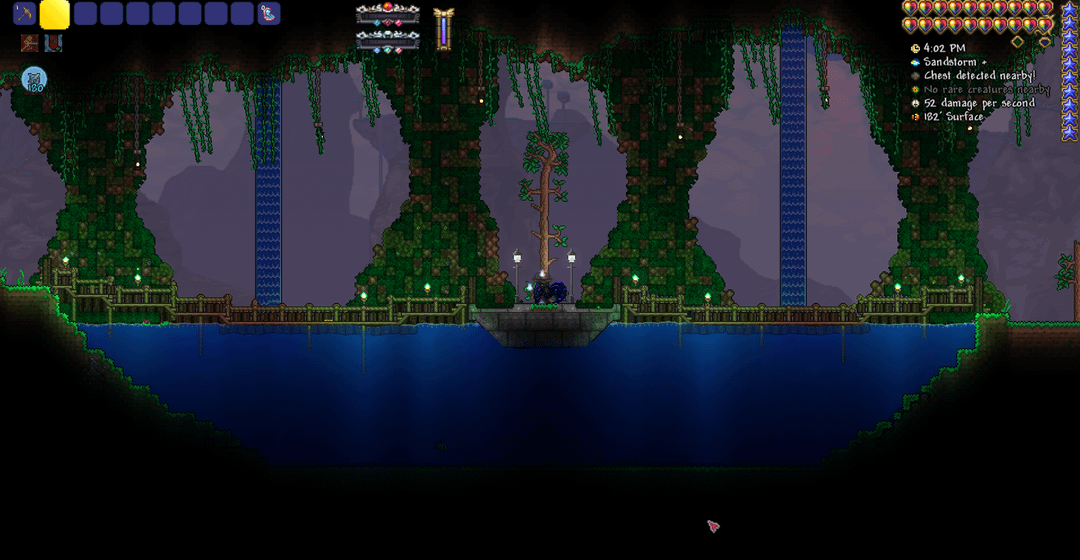Click the round blue 180 icon
The width and height of the screenshot is (1080, 560).
click(34, 80)
